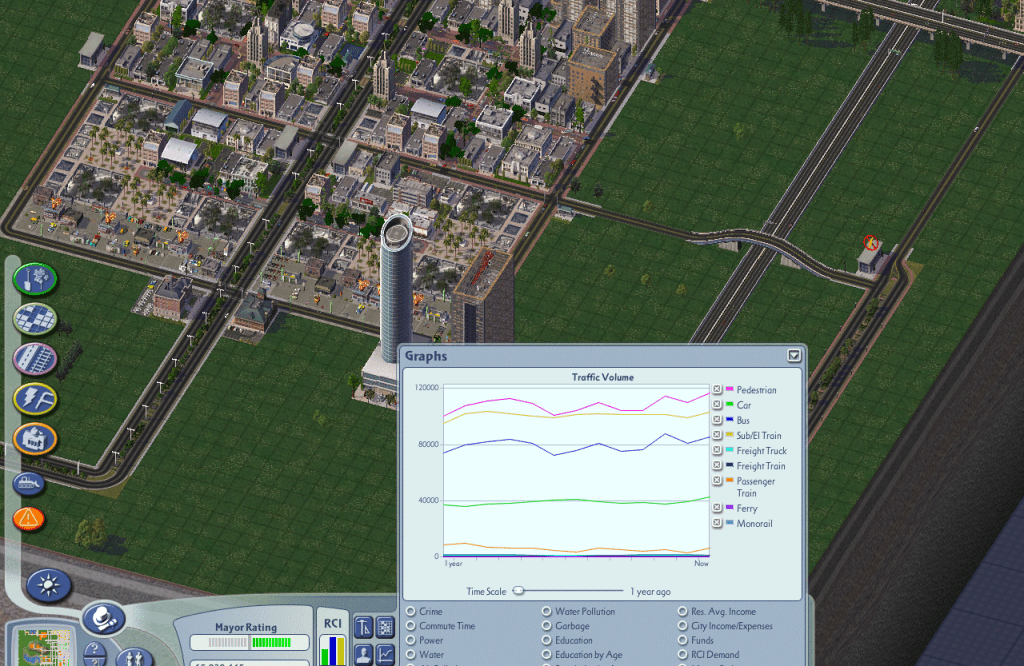This screenshot has width=1024, height=666.
Task: Click the Time Scale slider handle
Action: click(x=518, y=591)
